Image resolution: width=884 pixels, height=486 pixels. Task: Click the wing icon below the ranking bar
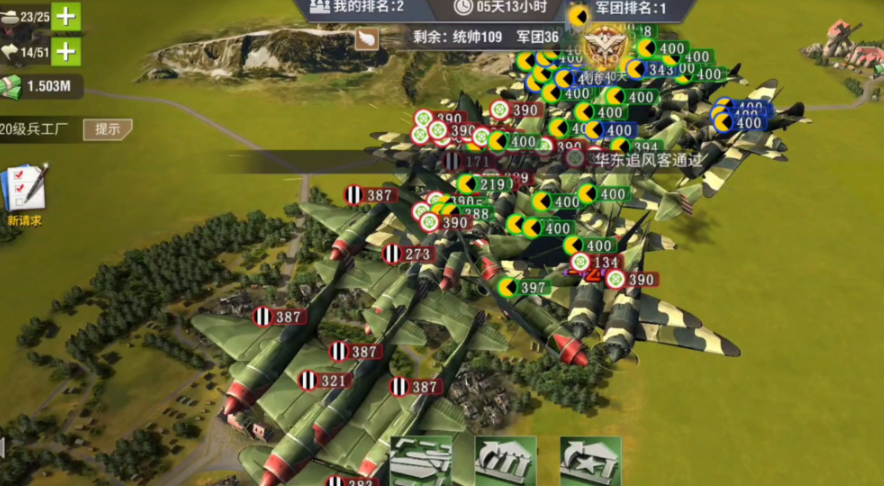(367, 38)
